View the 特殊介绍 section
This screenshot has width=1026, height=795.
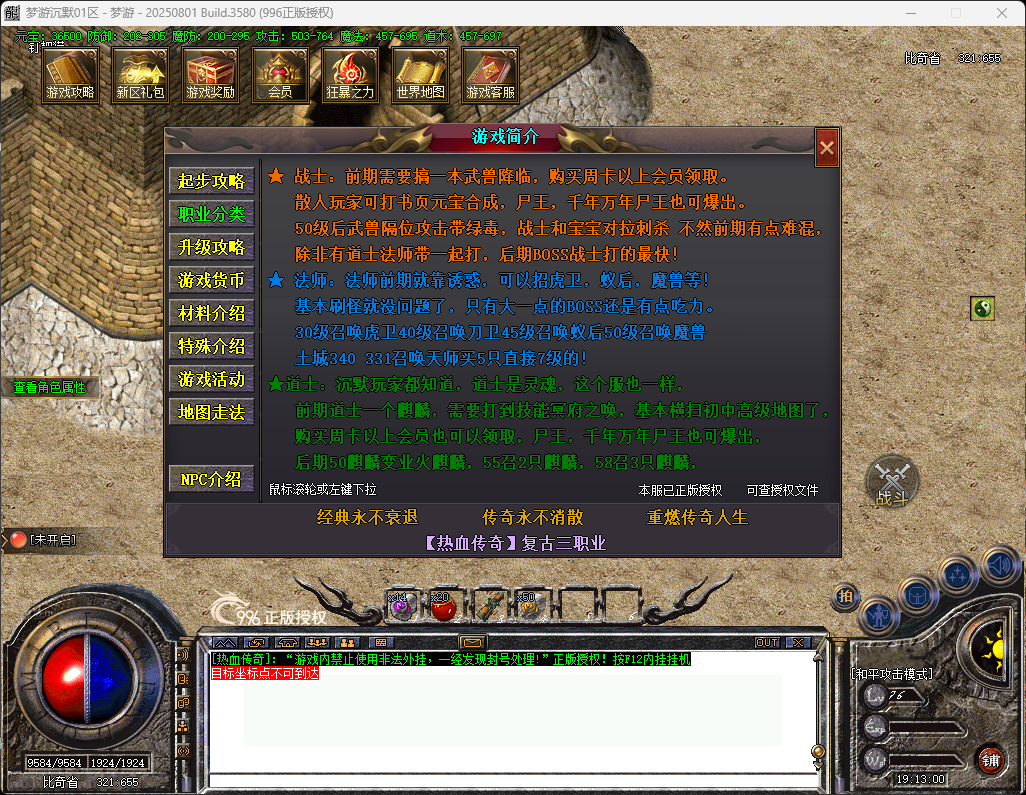pyautogui.click(x=211, y=346)
